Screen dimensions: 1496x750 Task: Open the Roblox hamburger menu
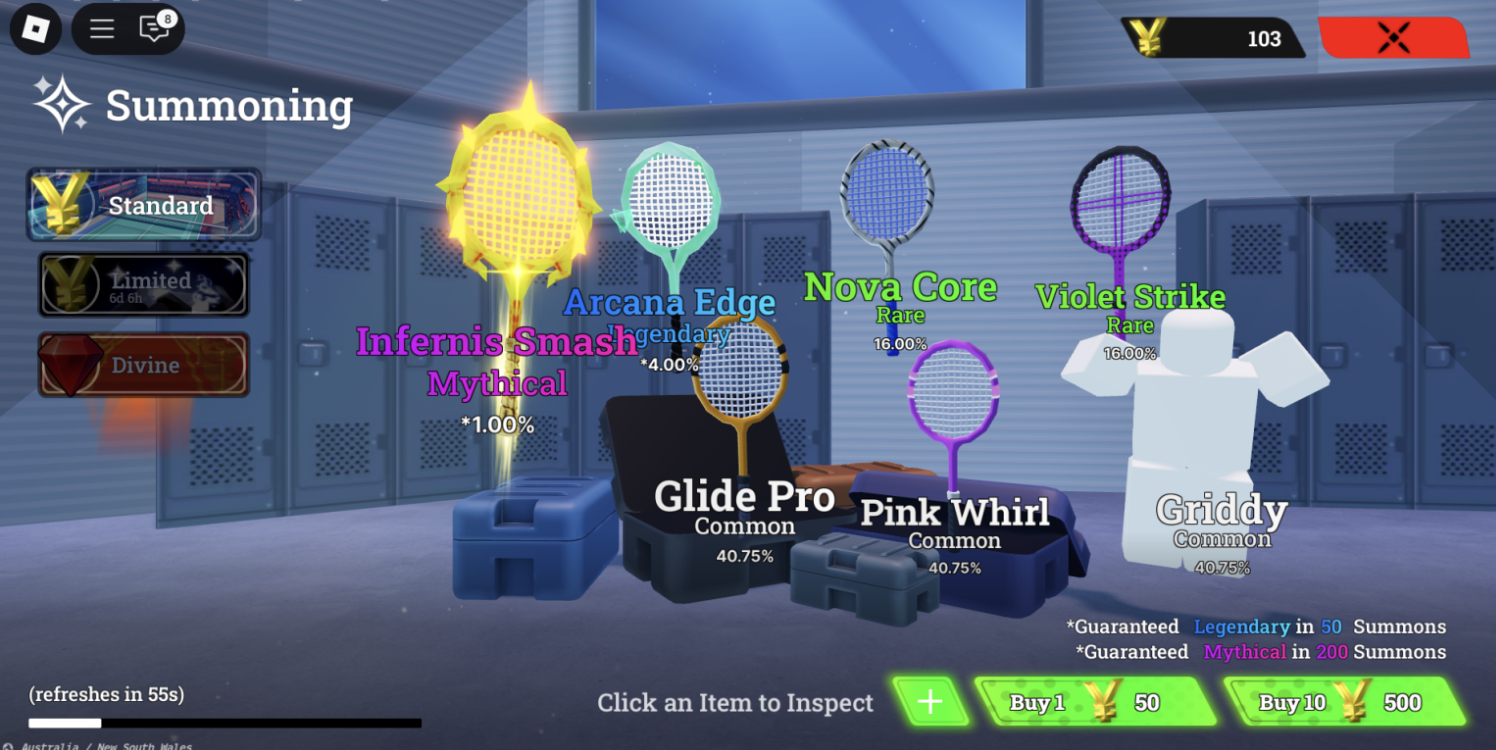(102, 29)
